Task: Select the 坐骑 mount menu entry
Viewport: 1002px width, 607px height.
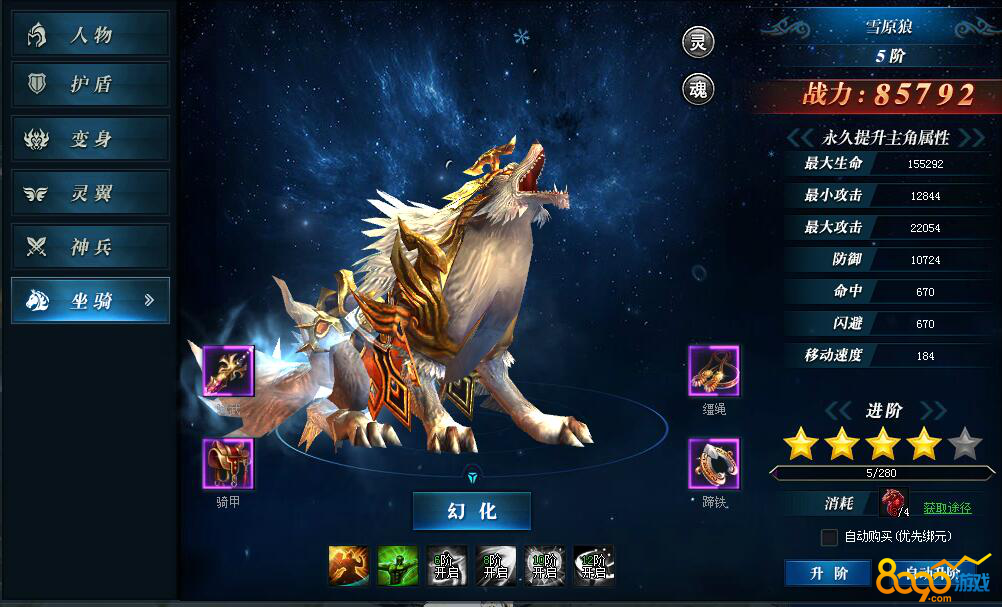Action: pyautogui.click(x=90, y=300)
